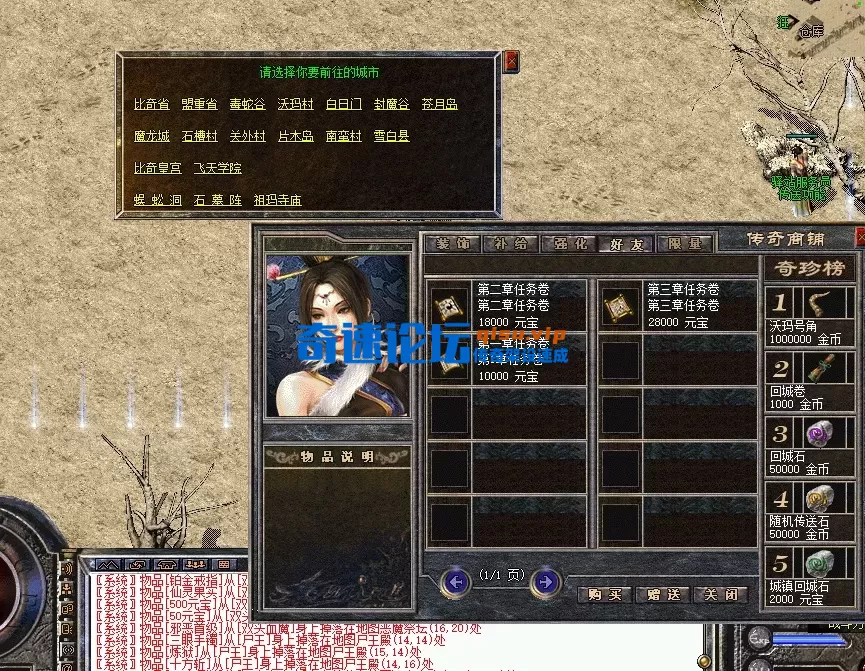The height and width of the screenshot is (671, 865).
Task: Go to 飞天学院
Action: [x=217, y=168]
